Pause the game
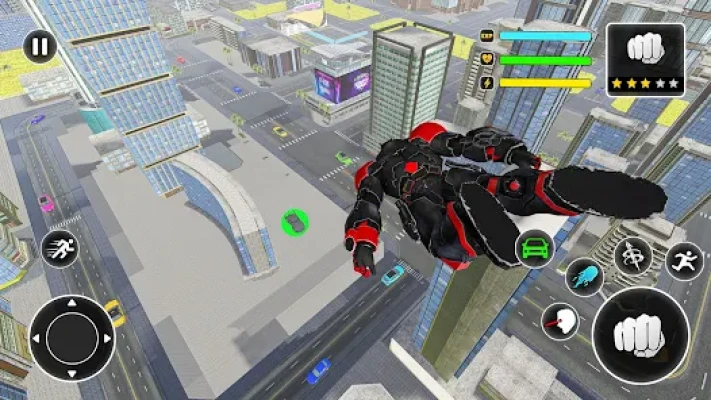This screenshot has width=711, height=400. (x=40, y=46)
